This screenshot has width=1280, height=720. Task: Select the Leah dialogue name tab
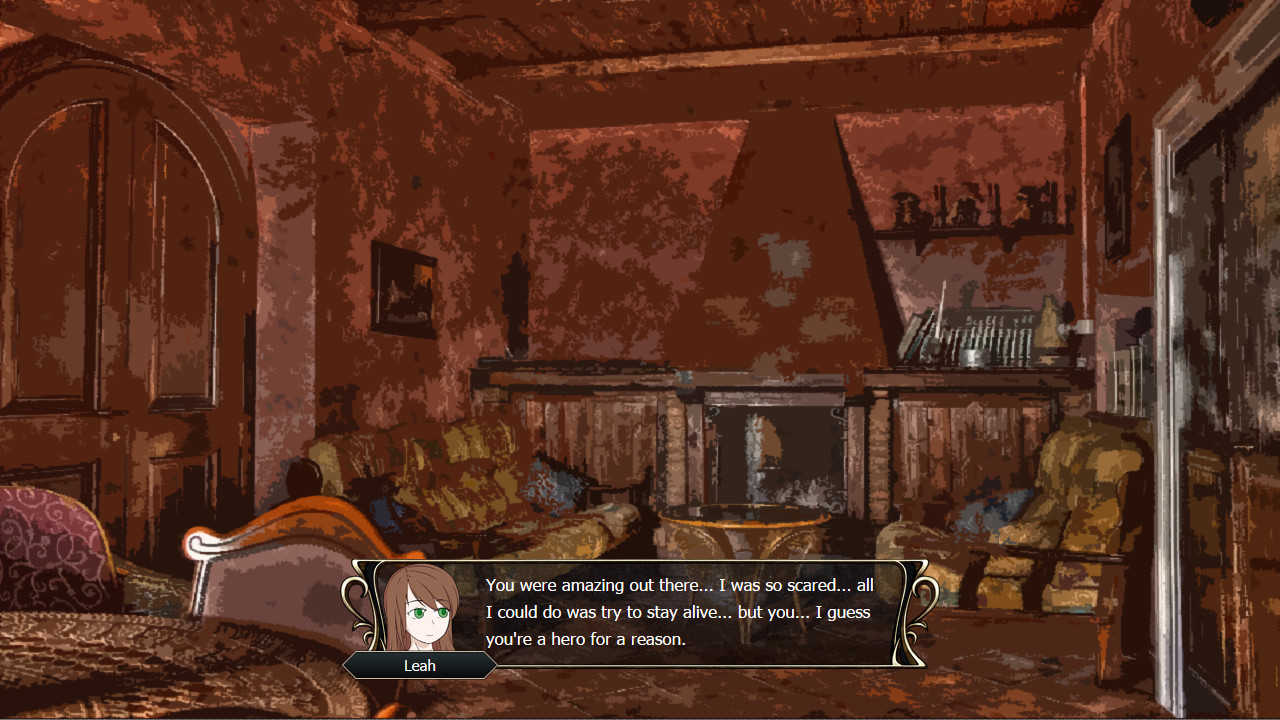pyautogui.click(x=420, y=665)
